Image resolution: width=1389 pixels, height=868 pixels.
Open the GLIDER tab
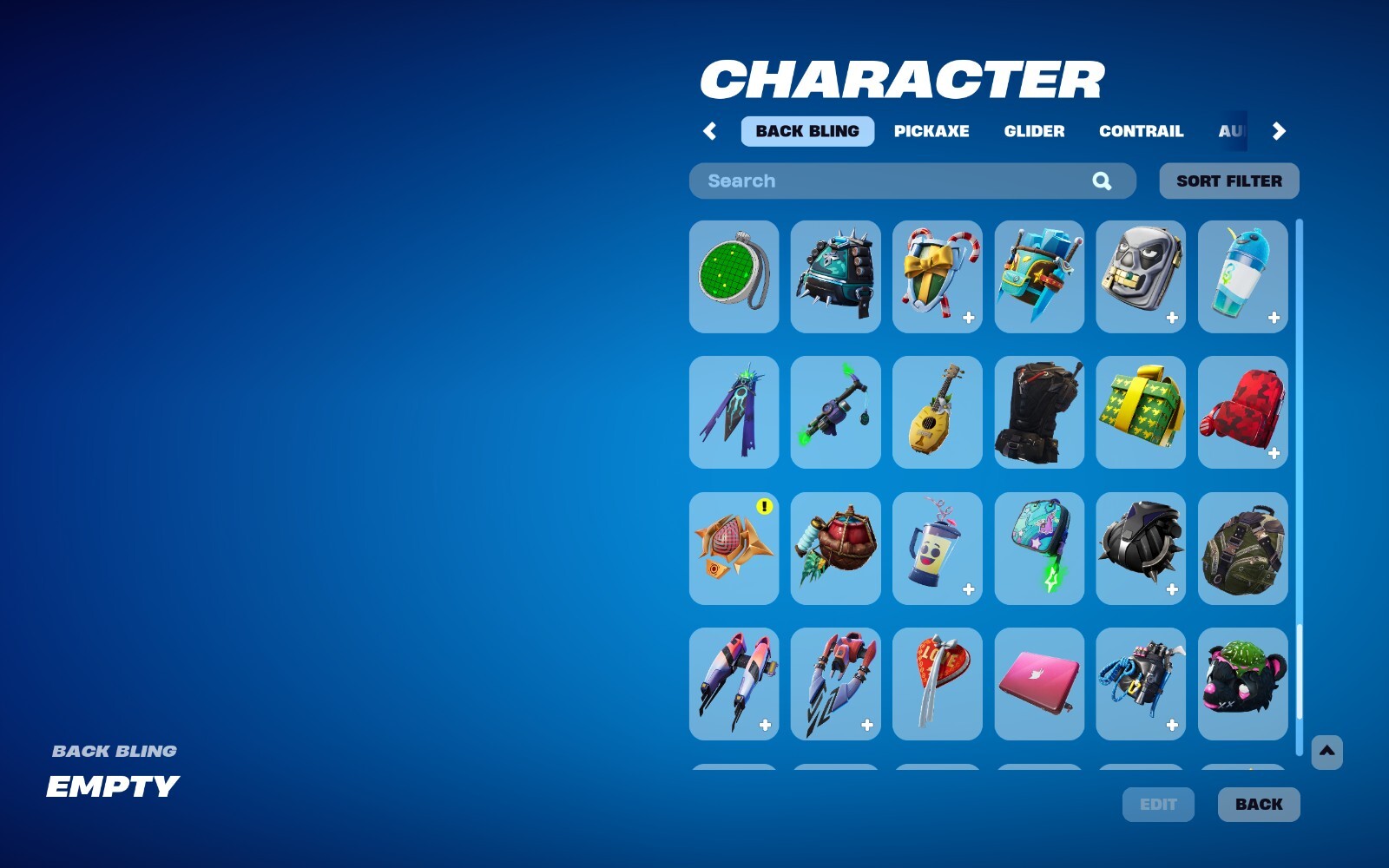click(1034, 131)
